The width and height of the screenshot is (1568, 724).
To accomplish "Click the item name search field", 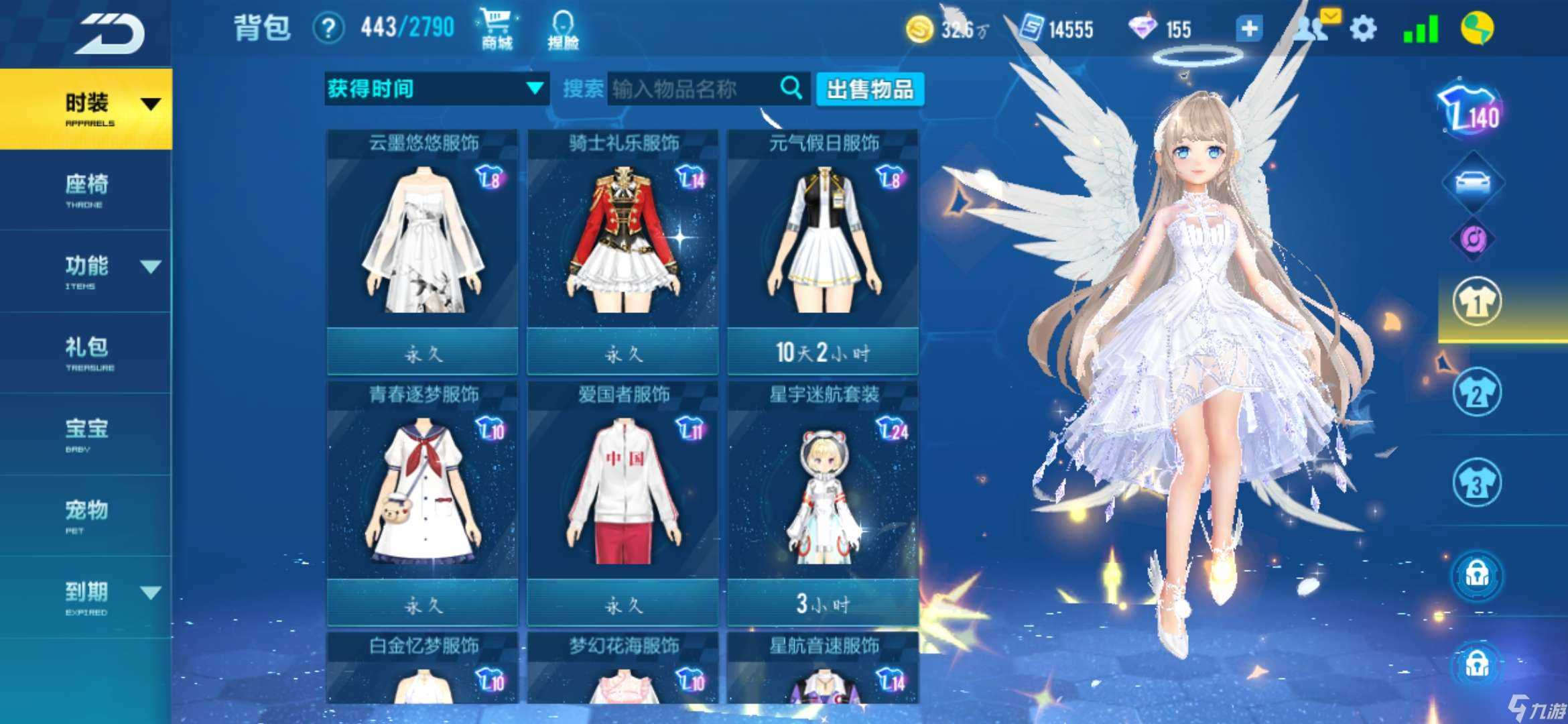I will coord(694,88).
